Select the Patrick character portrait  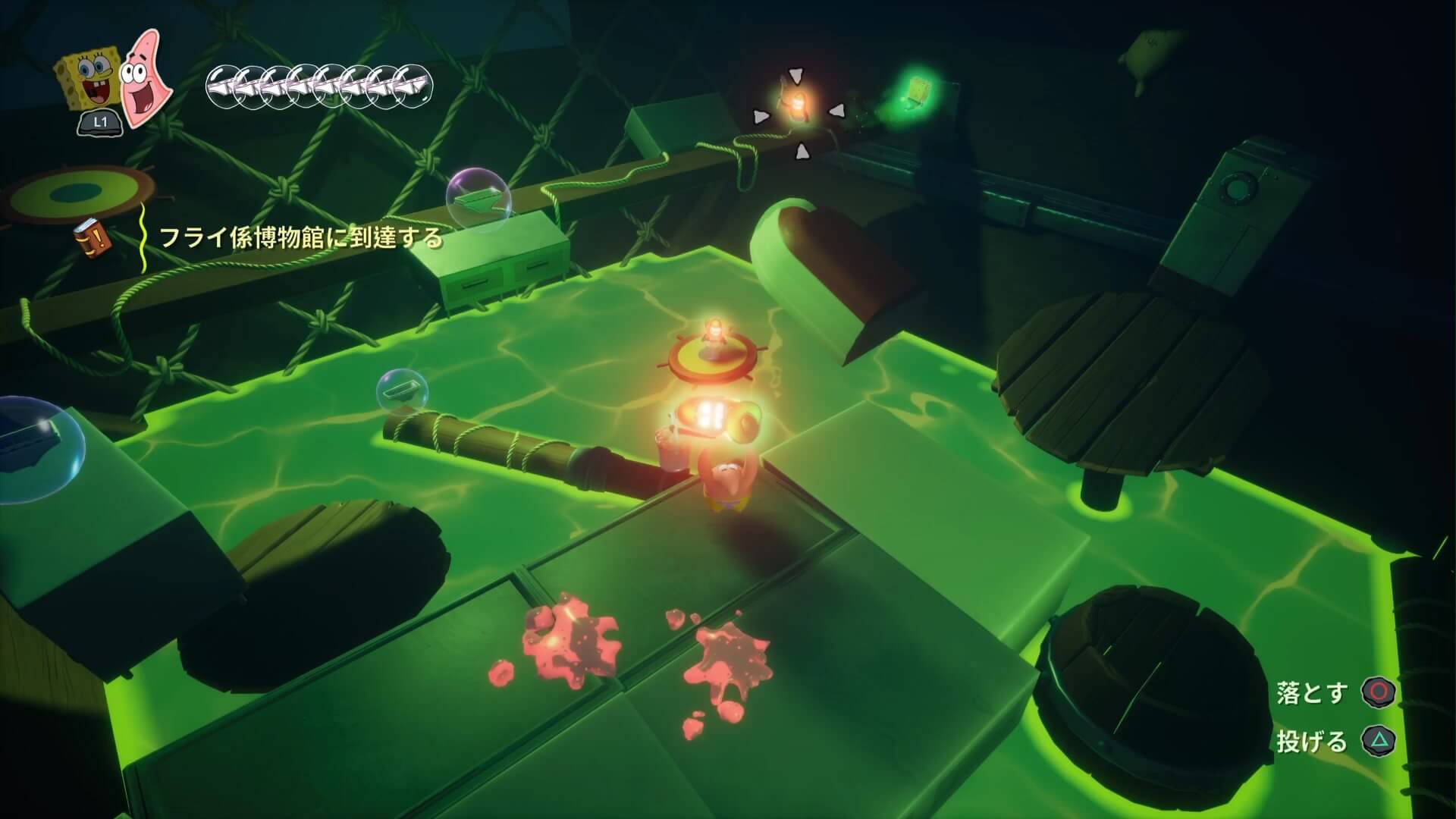coord(144,78)
